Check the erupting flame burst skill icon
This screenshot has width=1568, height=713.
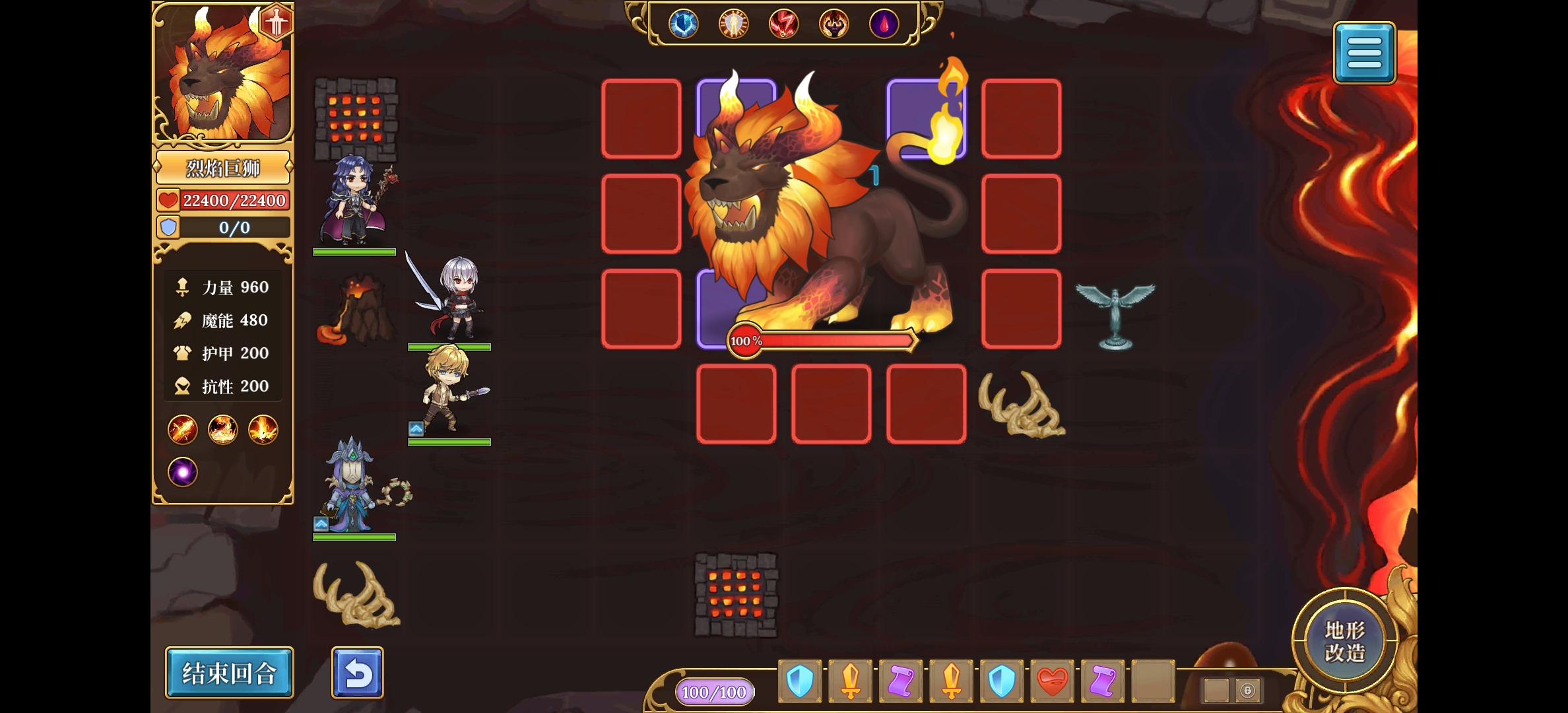(263, 430)
